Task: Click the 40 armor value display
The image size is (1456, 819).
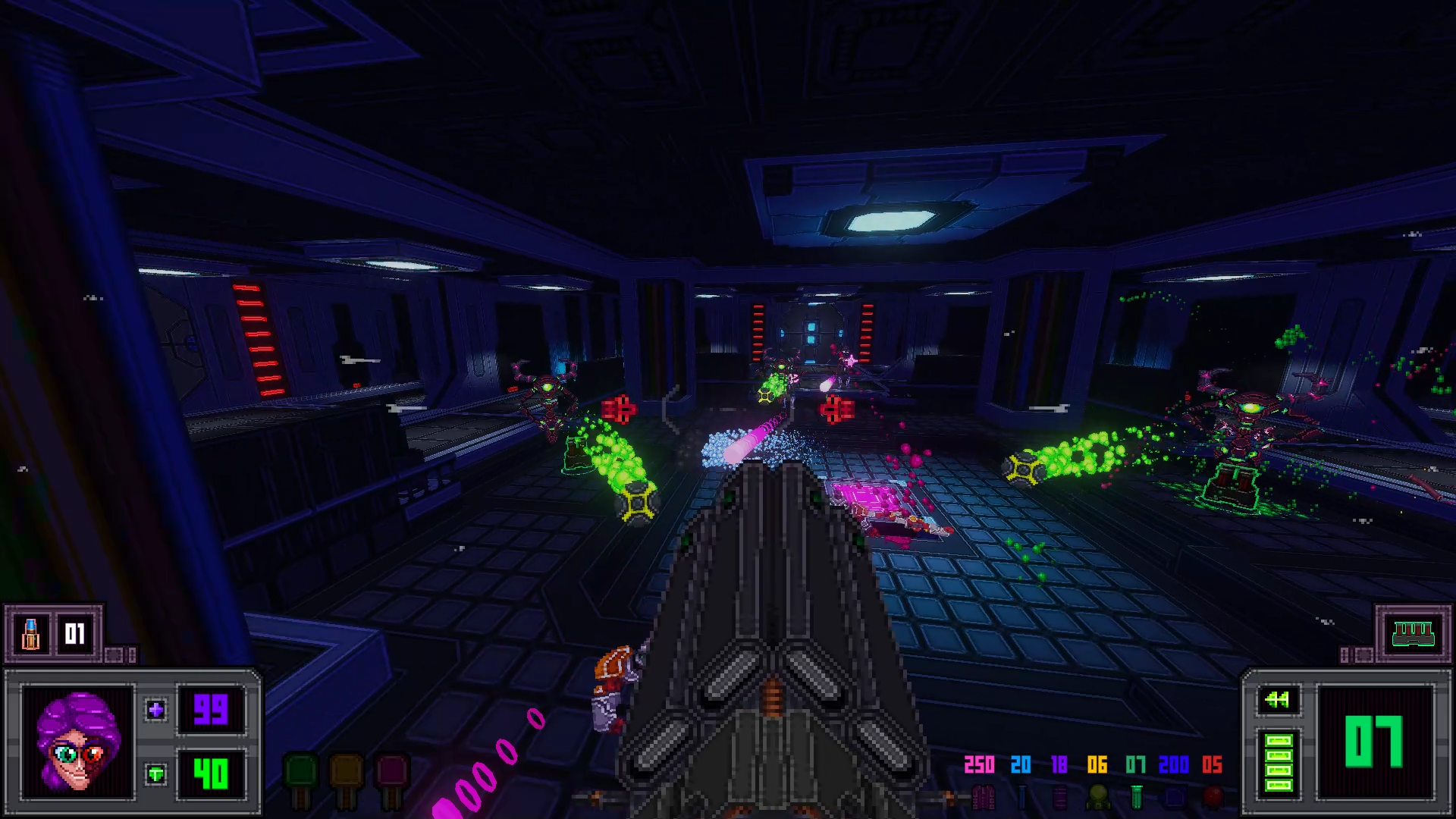Action: (211, 775)
